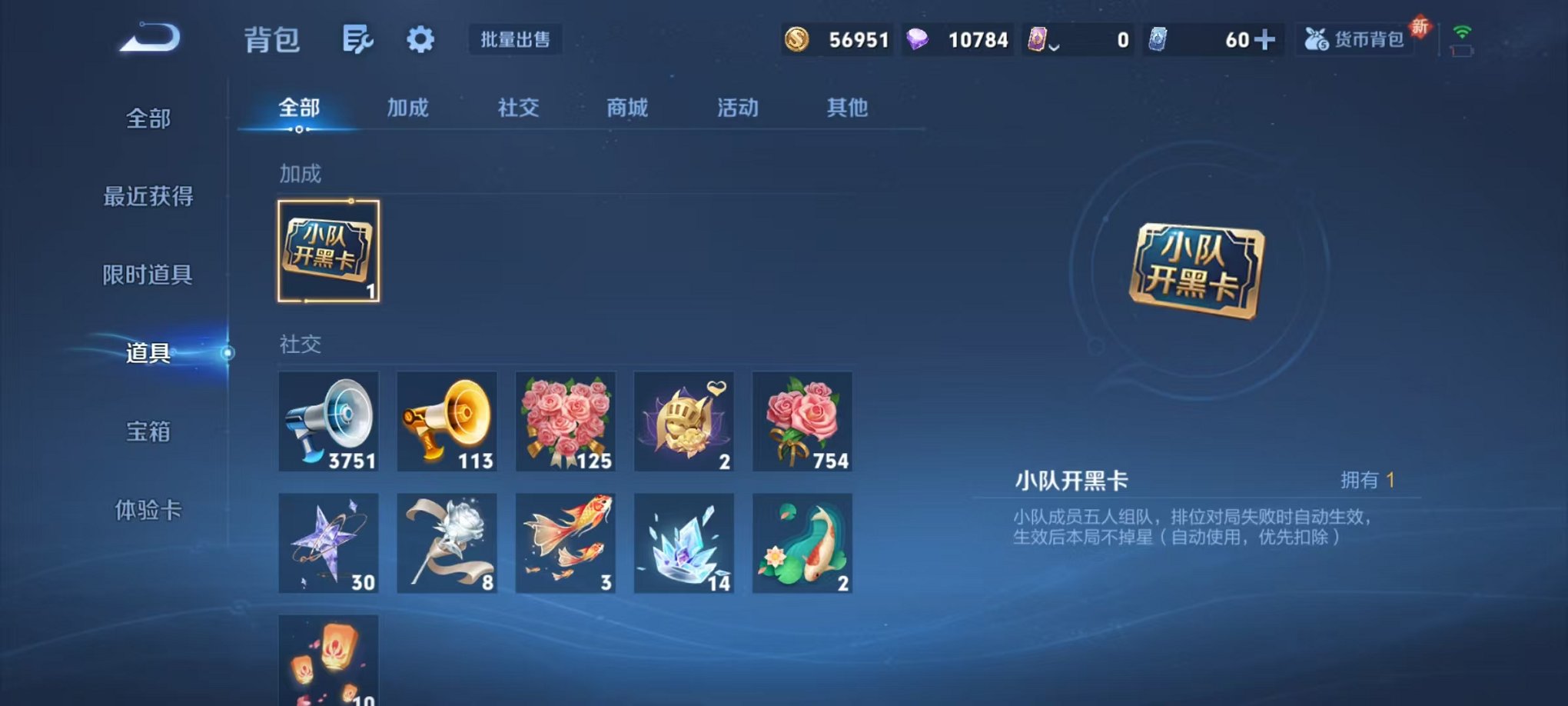Switch to the 商城 tab

click(627, 108)
